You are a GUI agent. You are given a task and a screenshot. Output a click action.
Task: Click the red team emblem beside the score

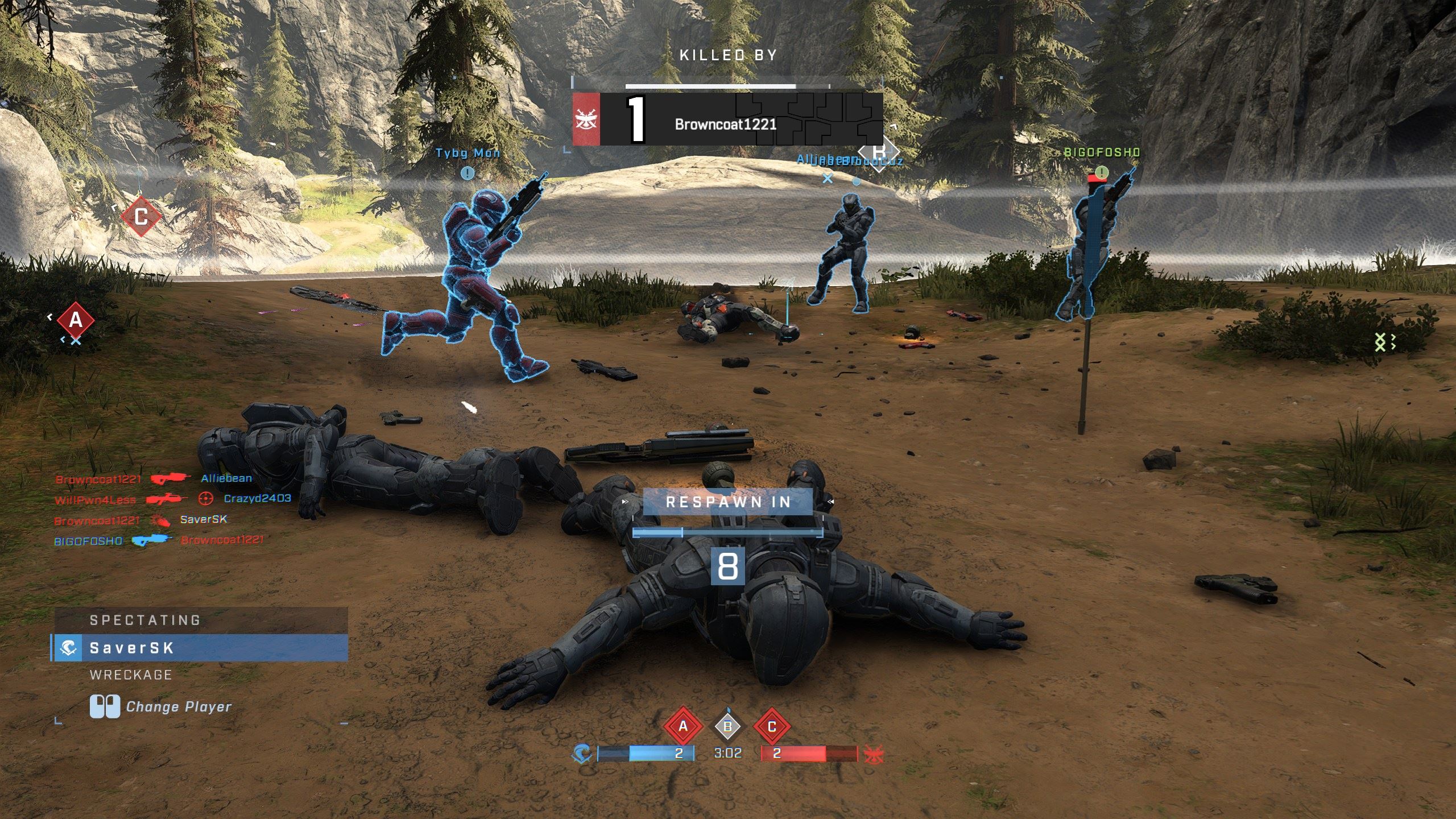(874, 754)
